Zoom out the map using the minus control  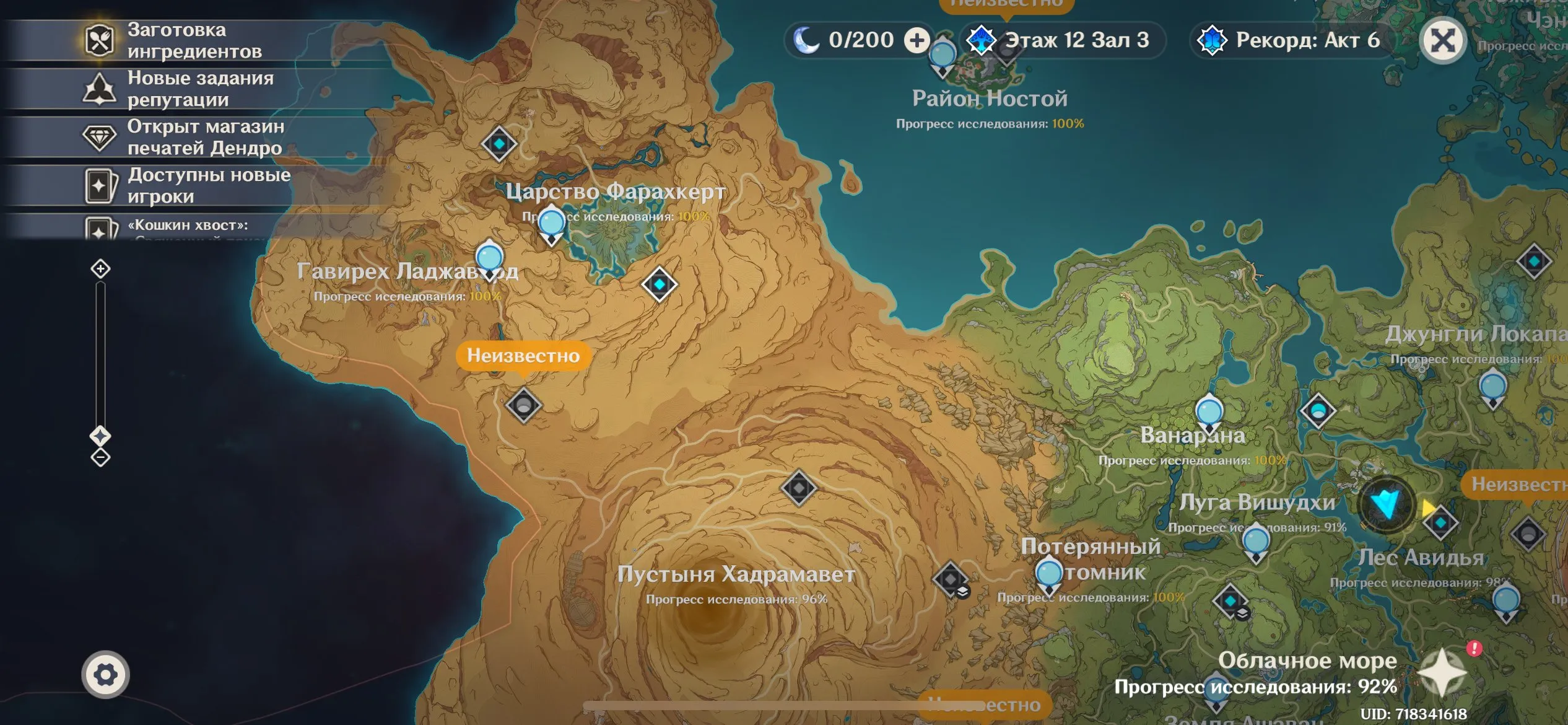(x=100, y=458)
